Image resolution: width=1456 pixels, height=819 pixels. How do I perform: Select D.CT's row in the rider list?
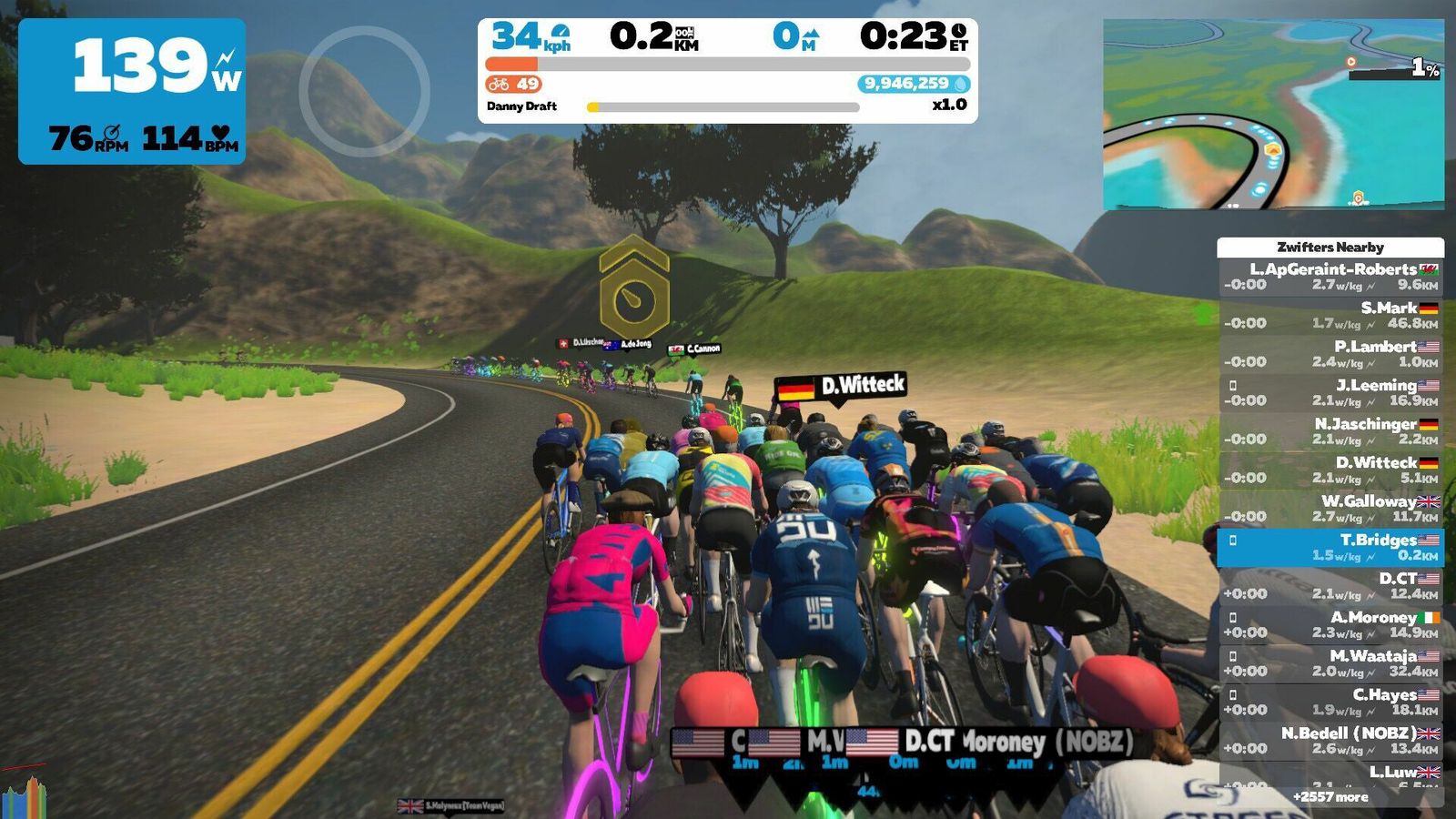pyautogui.click(x=1330, y=586)
